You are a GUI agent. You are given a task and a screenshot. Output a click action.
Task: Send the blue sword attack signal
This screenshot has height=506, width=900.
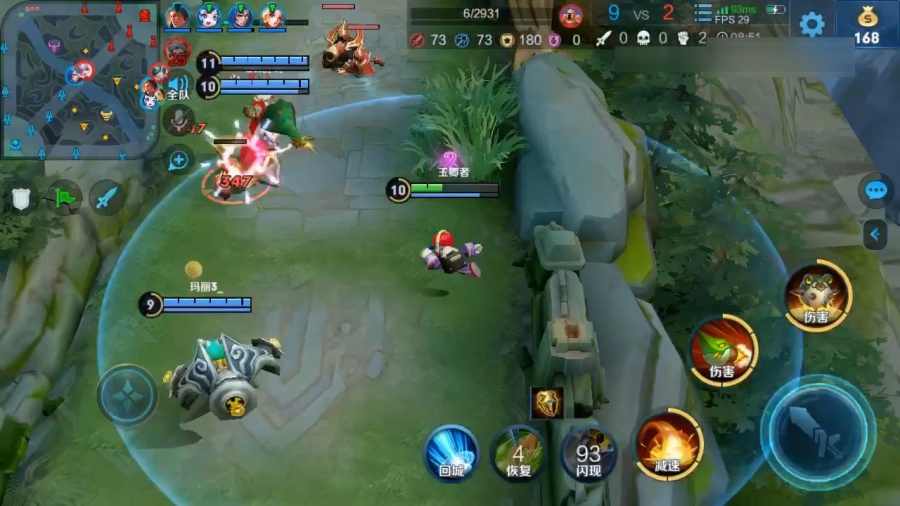click(x=107, y=197)
